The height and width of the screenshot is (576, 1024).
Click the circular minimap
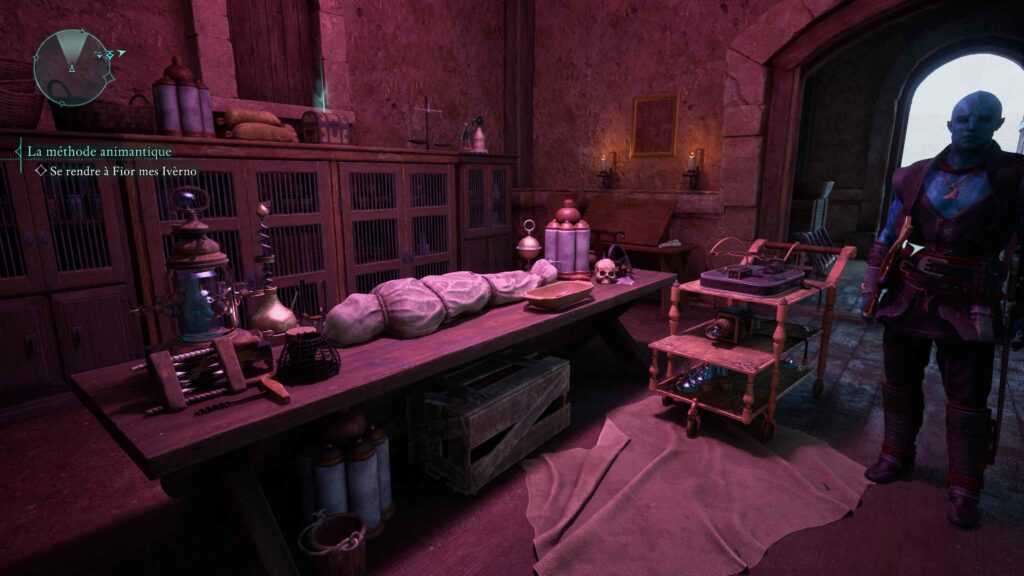click(74, 68)
